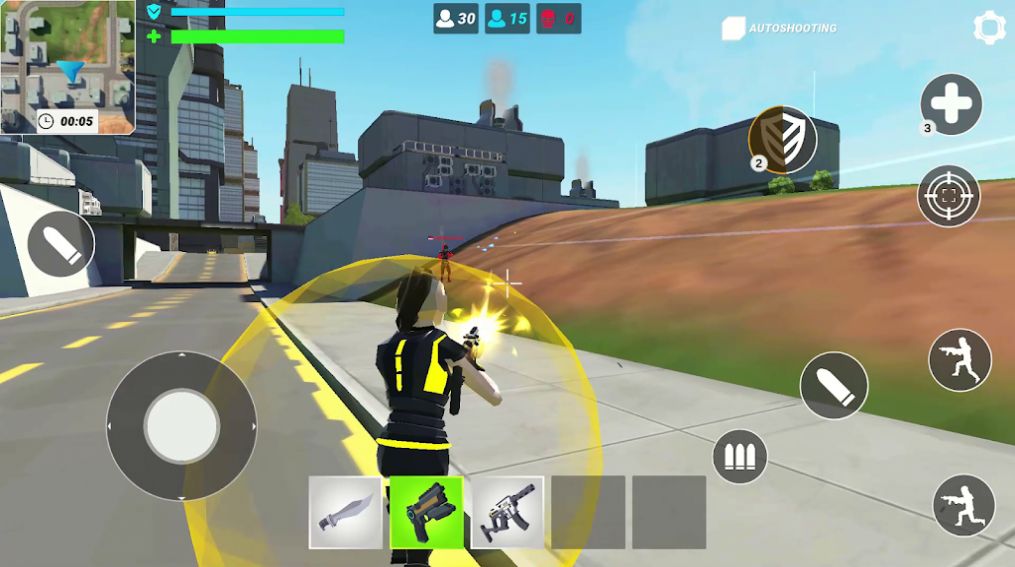Tap the jumping soldier stance button

(959, 360)
